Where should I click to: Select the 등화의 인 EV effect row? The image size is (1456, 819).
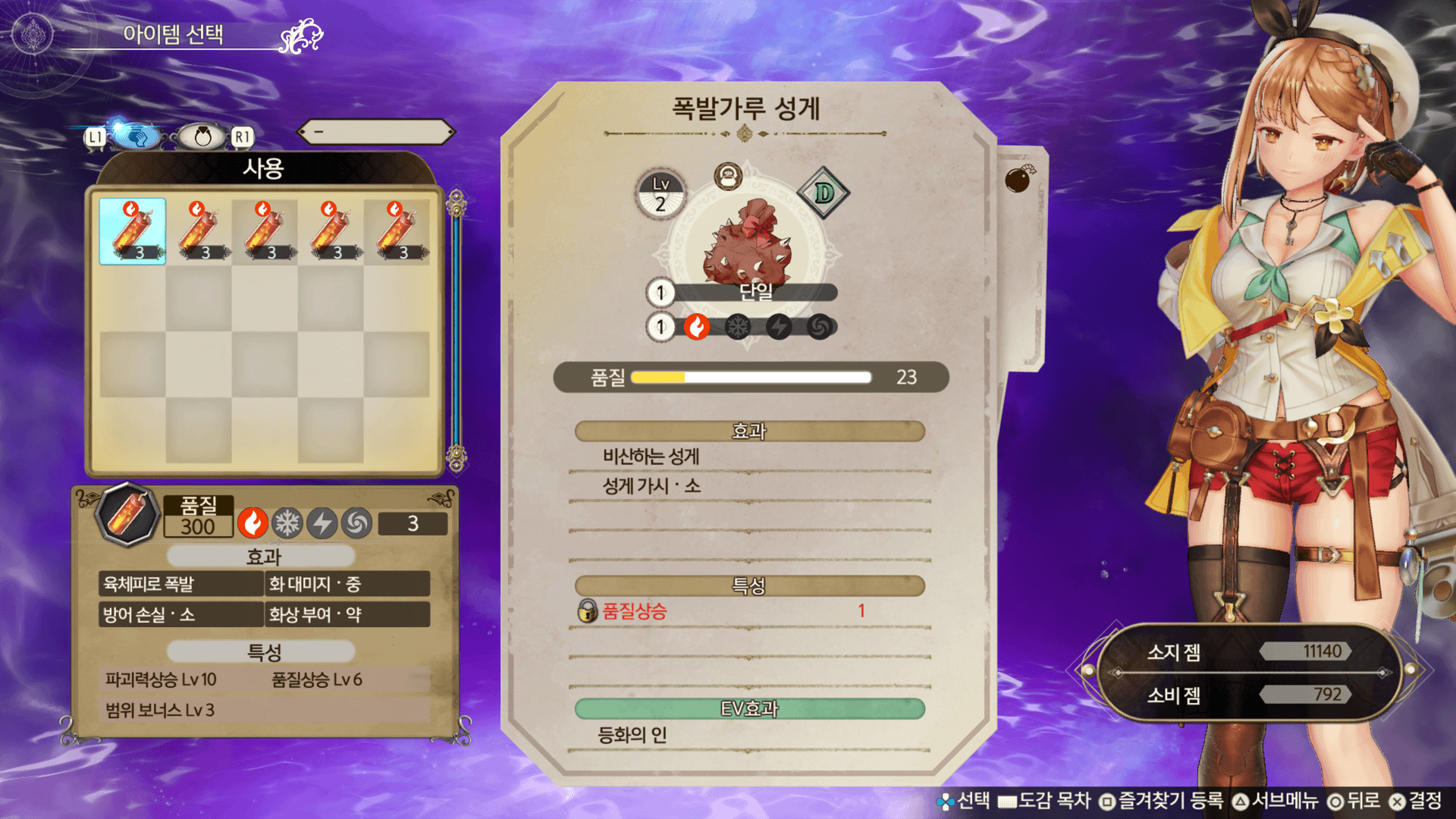[x=749, y=735]
